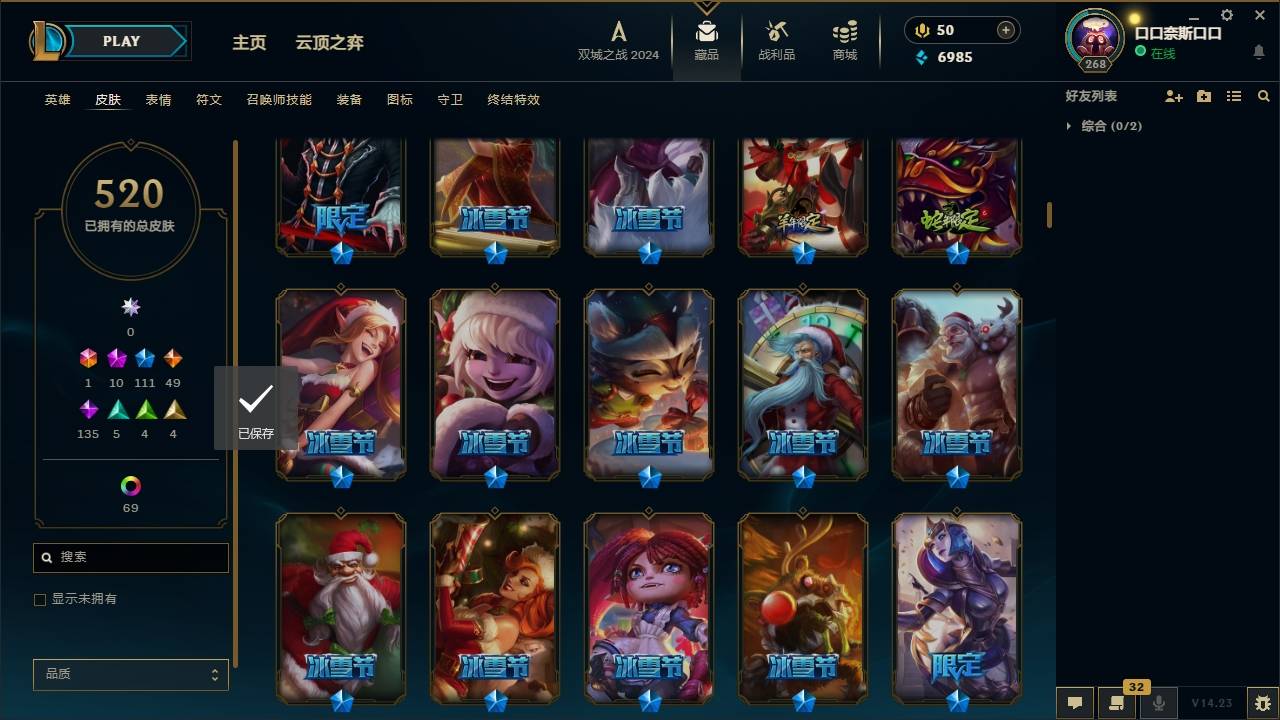Screen dimensions: 1280x720
Task: Click the add friend icon above friends list
Action: [1173, 96]
